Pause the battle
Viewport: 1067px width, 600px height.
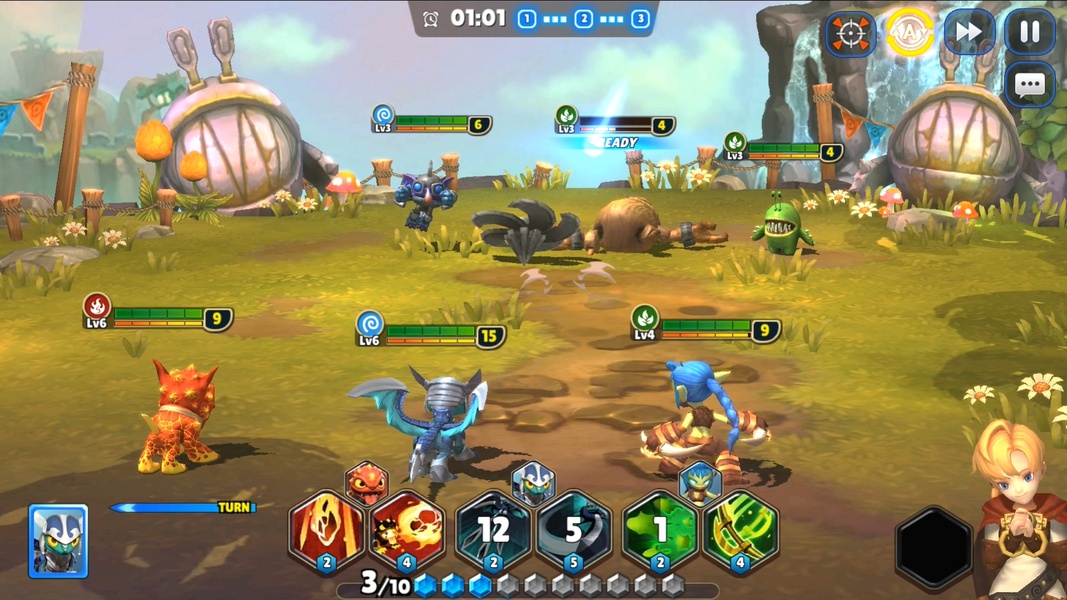(1029, 33)
